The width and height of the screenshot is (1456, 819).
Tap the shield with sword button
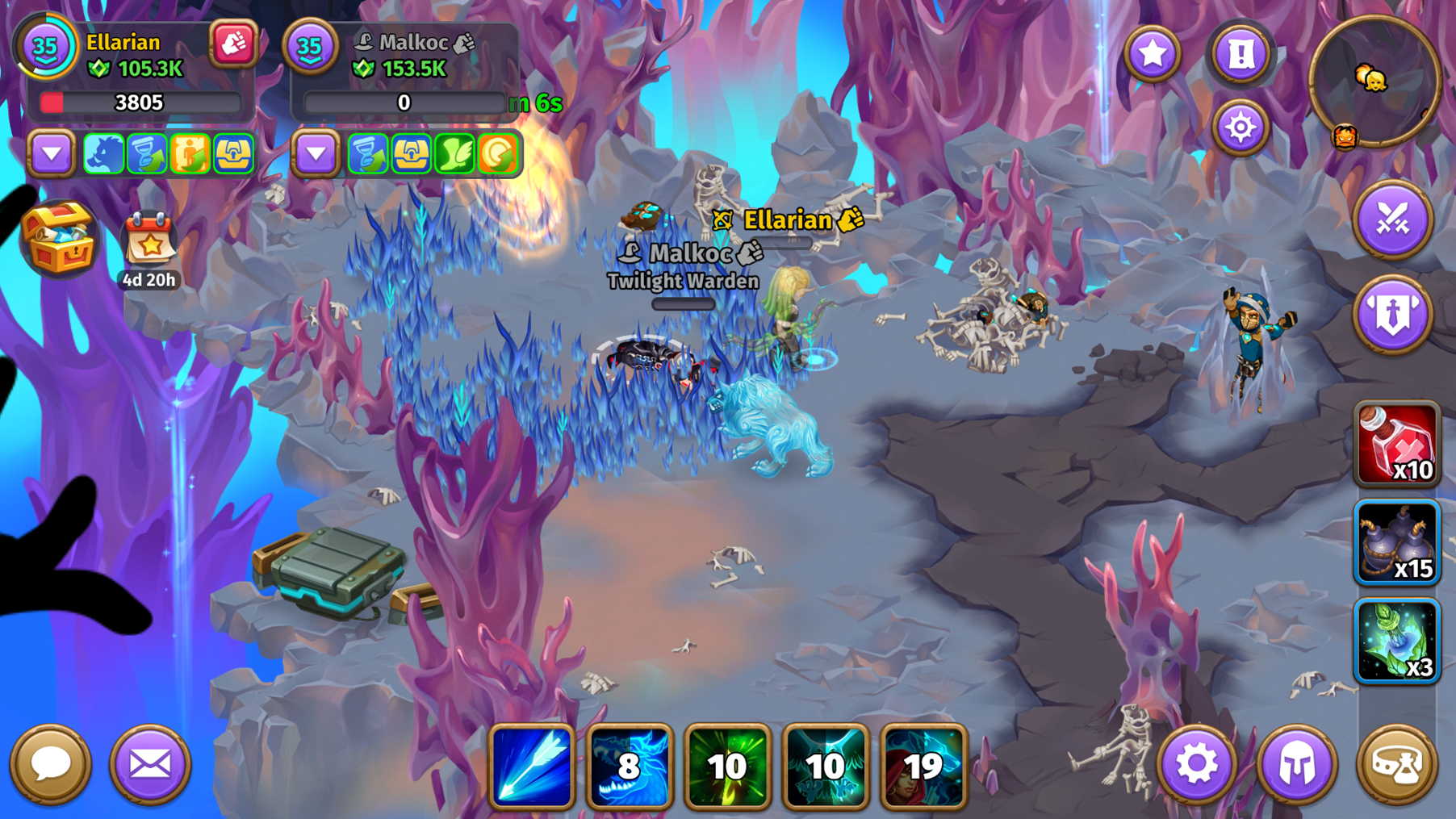pos(1392,314)
